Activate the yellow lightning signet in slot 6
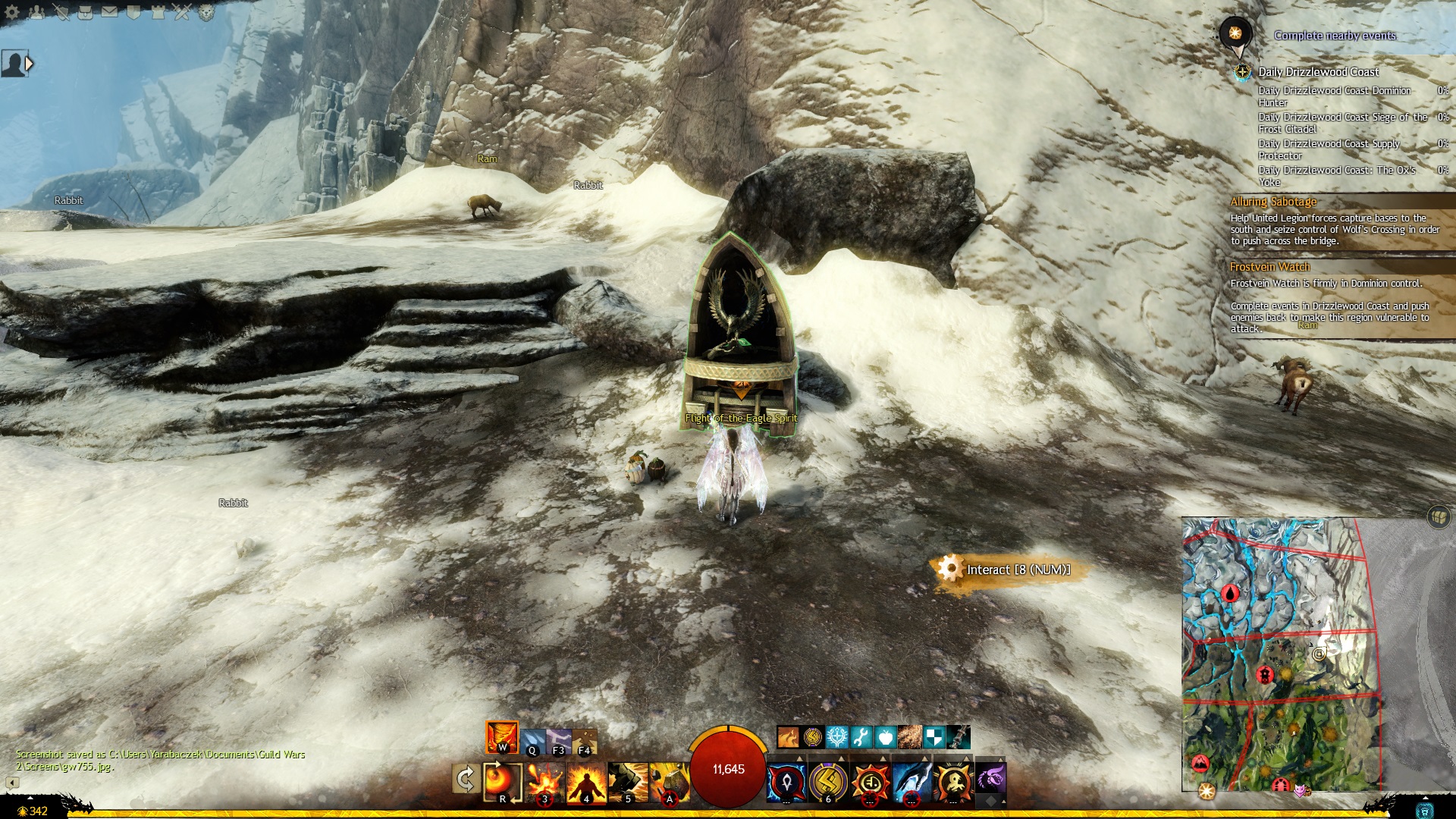The image size is (1456, 819). 827,782
